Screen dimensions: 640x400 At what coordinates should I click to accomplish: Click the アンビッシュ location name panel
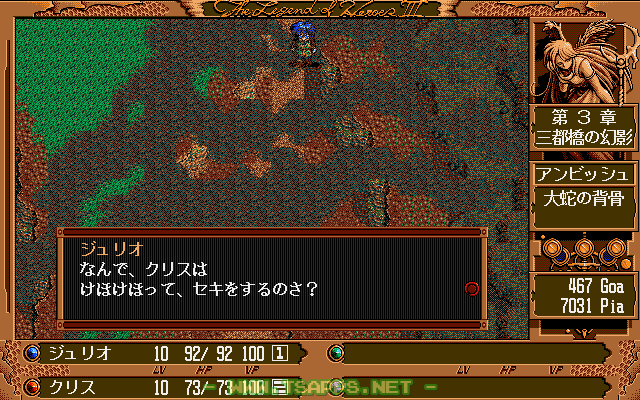[x=583, y=171]
